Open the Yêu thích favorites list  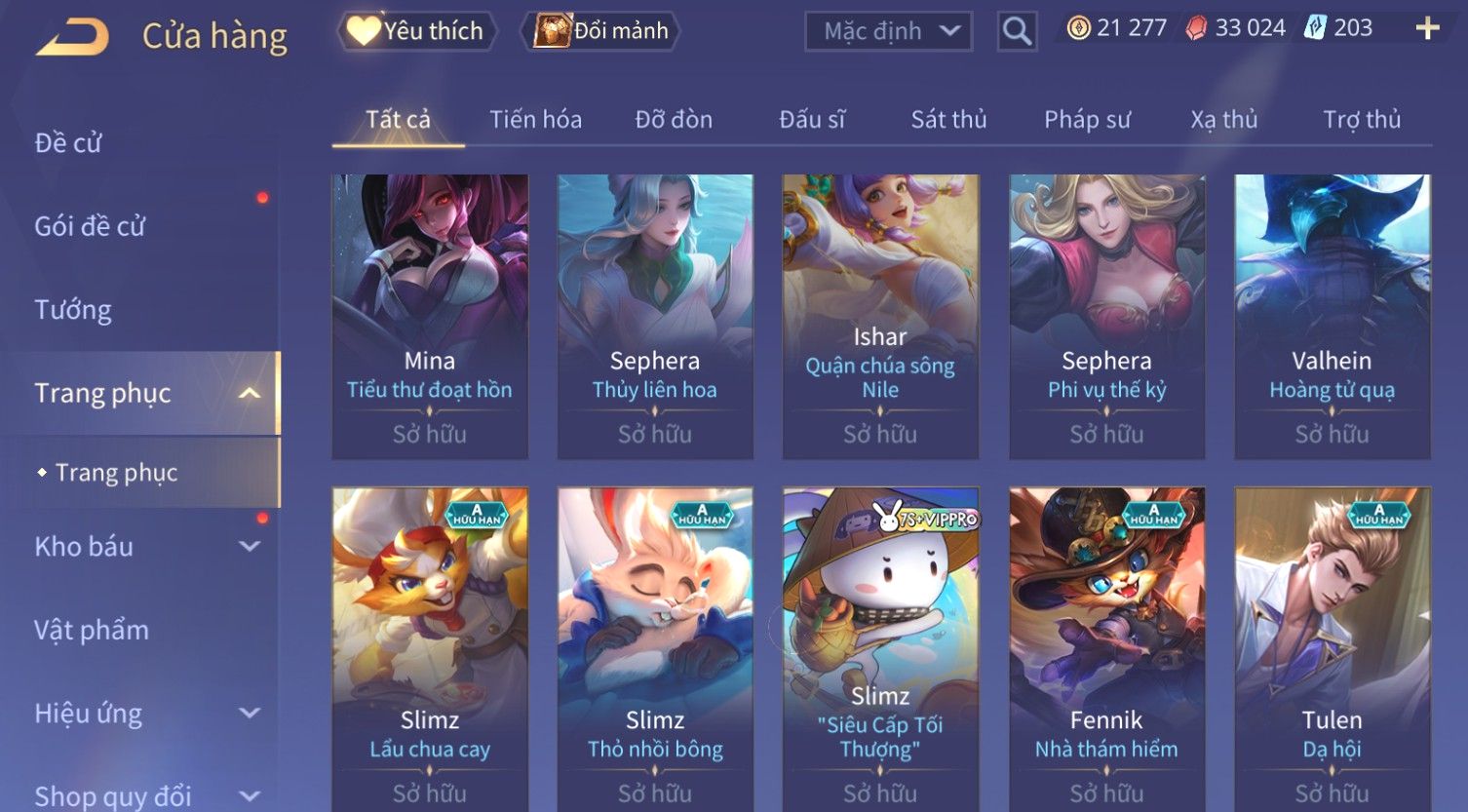point(416,31)
